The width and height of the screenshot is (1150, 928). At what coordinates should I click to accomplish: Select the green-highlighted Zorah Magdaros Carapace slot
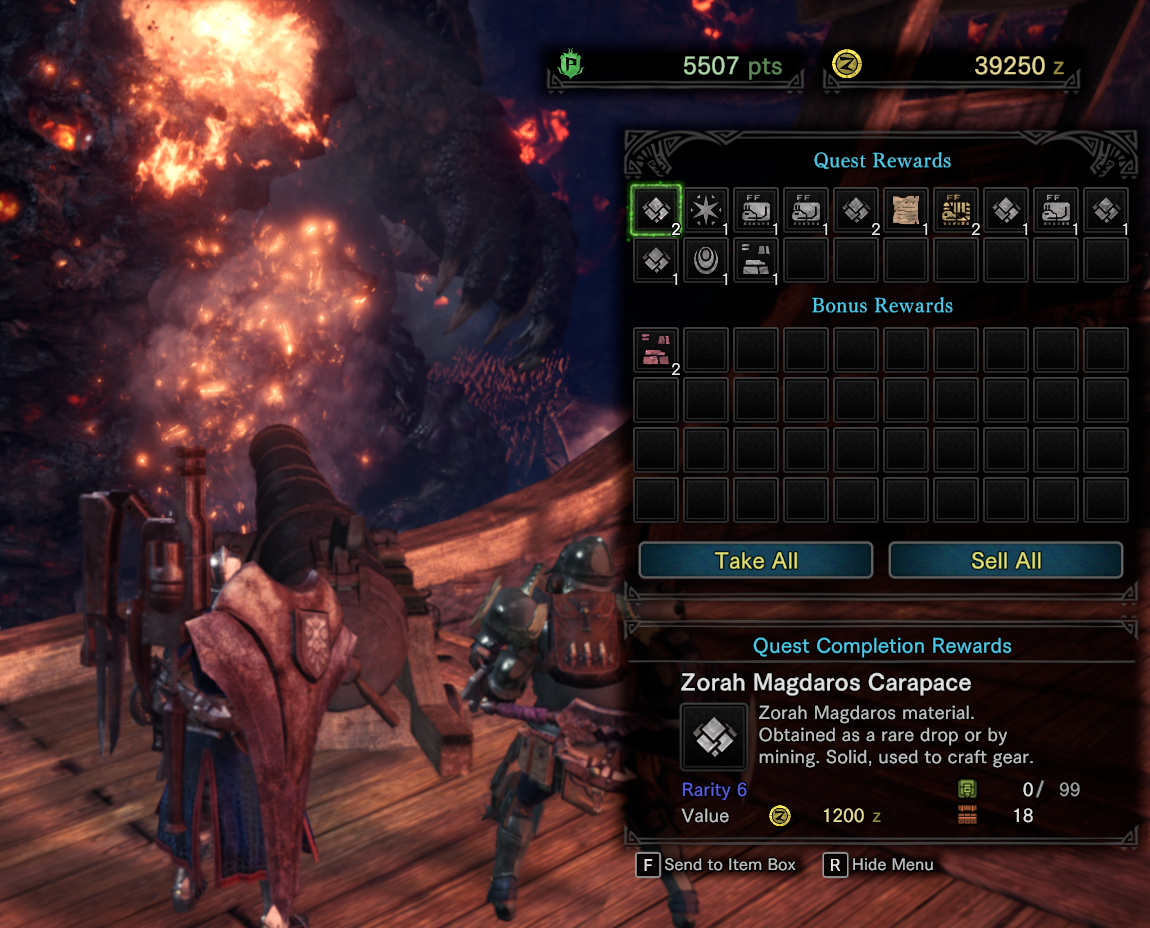656,209
